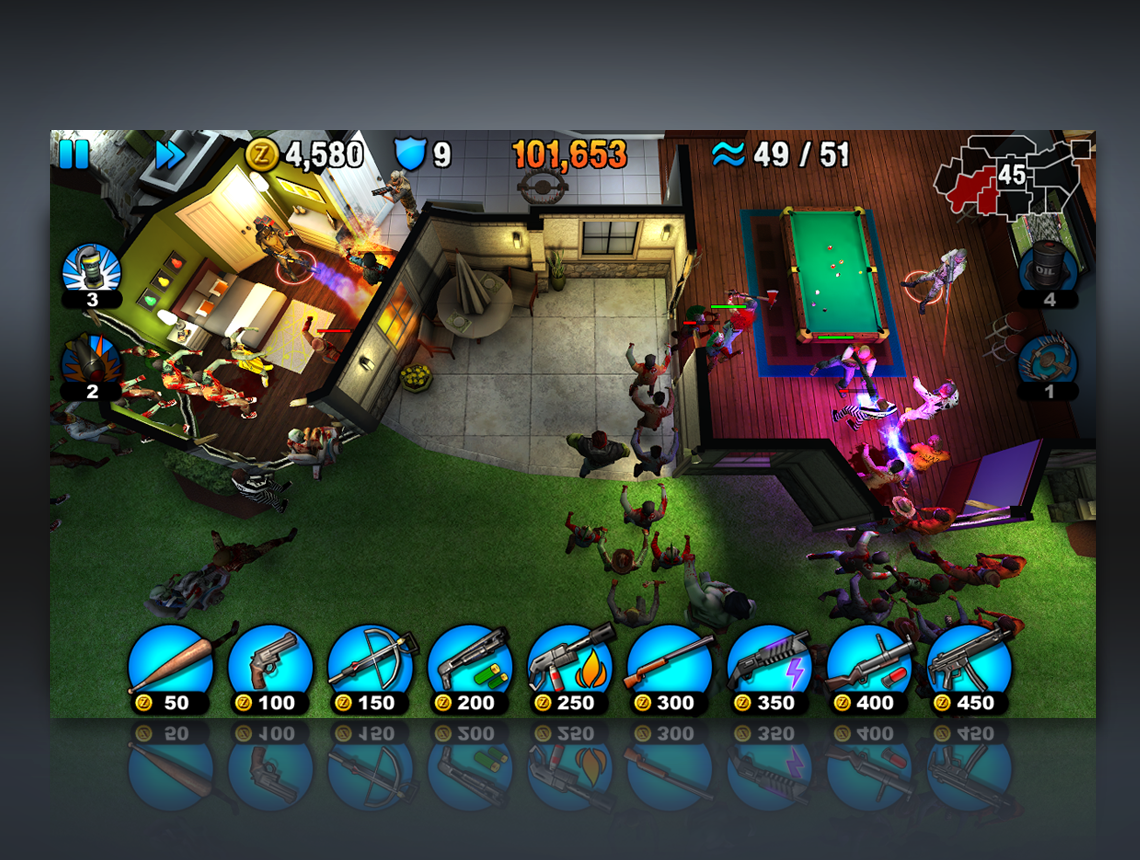This screenshot has height=860, width=1140.
Task: Place the spiked bear trap
Action: coord(1048,360)
